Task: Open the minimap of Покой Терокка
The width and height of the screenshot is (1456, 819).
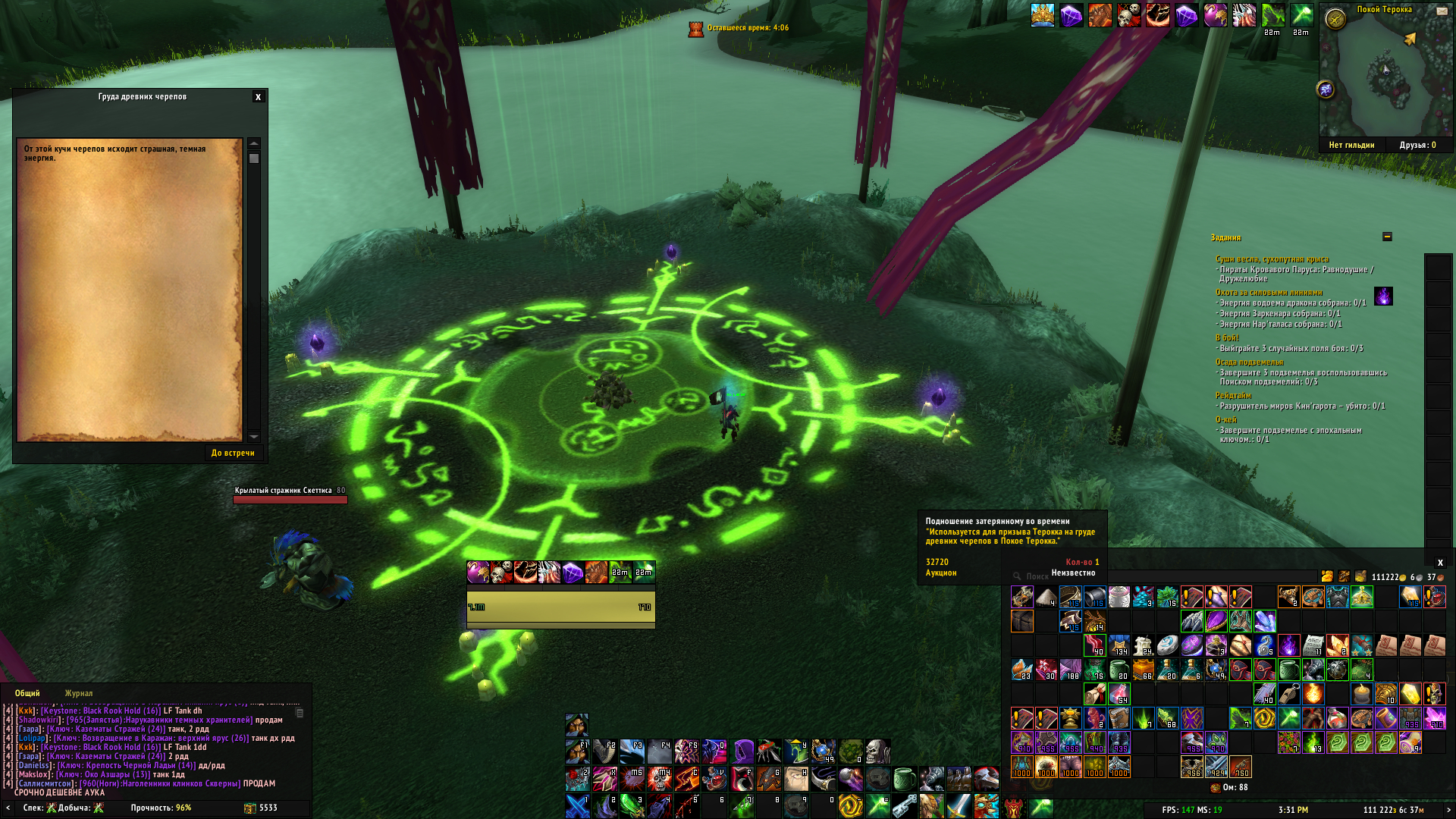Action: coord(1385,76)
